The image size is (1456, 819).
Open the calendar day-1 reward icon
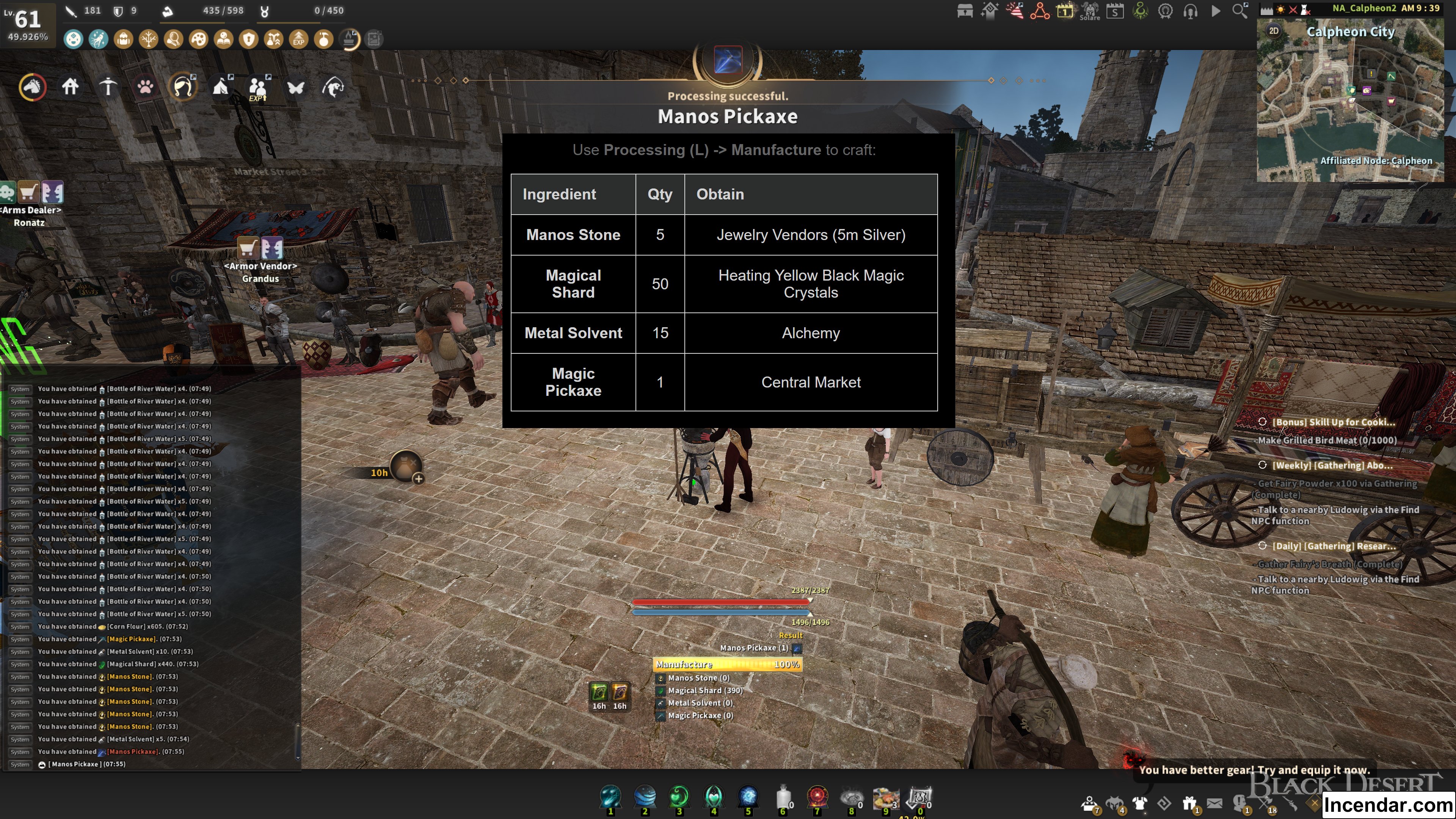click(x=1064, y=11)
